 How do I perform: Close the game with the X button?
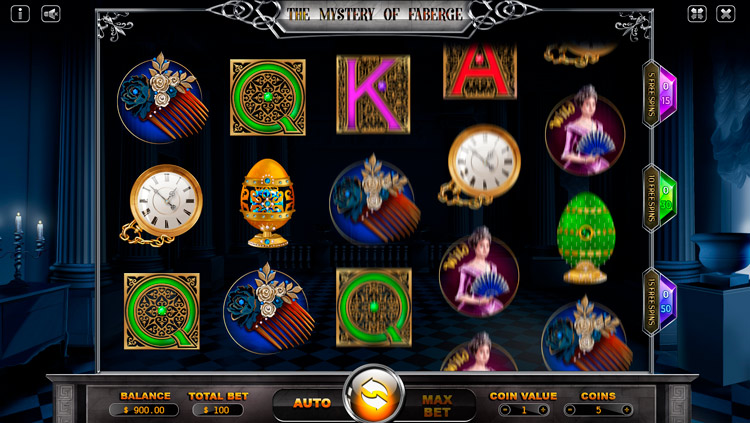pos(726,14)
